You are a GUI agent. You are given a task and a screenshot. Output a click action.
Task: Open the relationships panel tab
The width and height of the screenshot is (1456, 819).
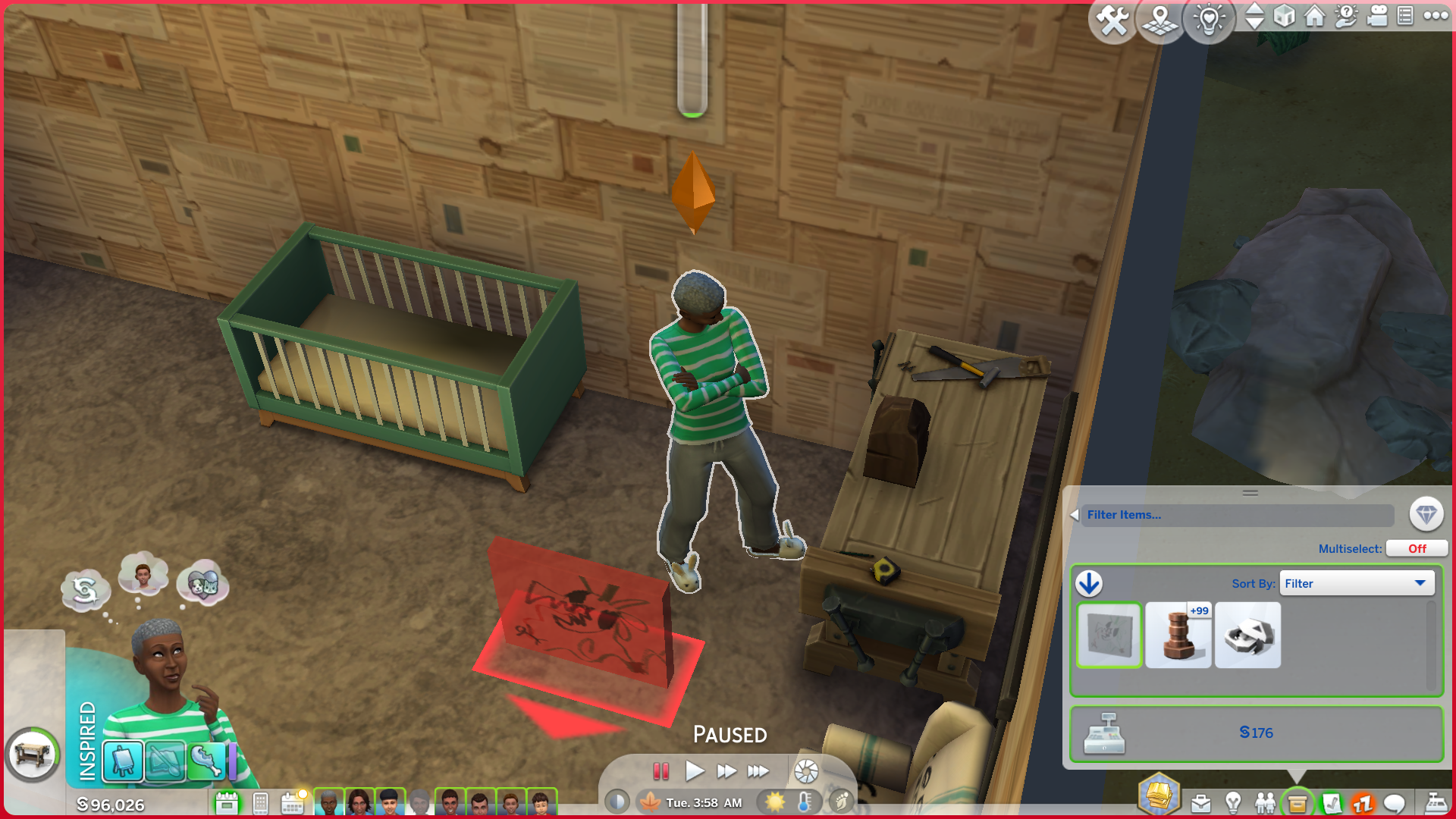coord(1264,802)
